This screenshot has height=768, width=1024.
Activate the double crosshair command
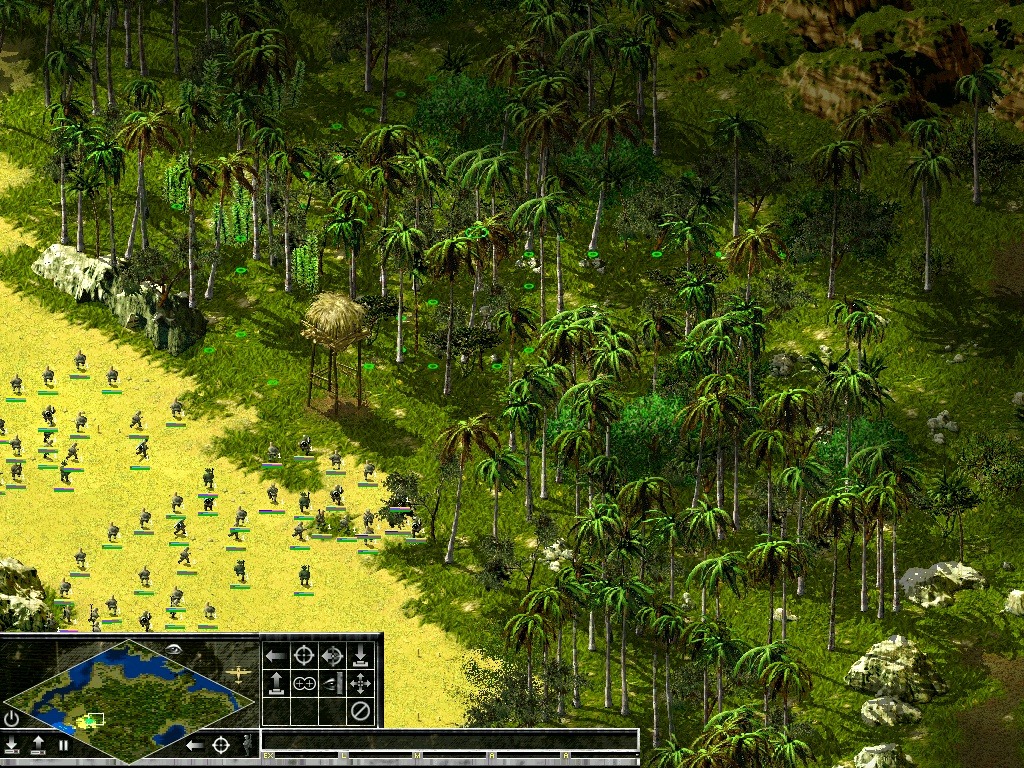tap(303, 684)
